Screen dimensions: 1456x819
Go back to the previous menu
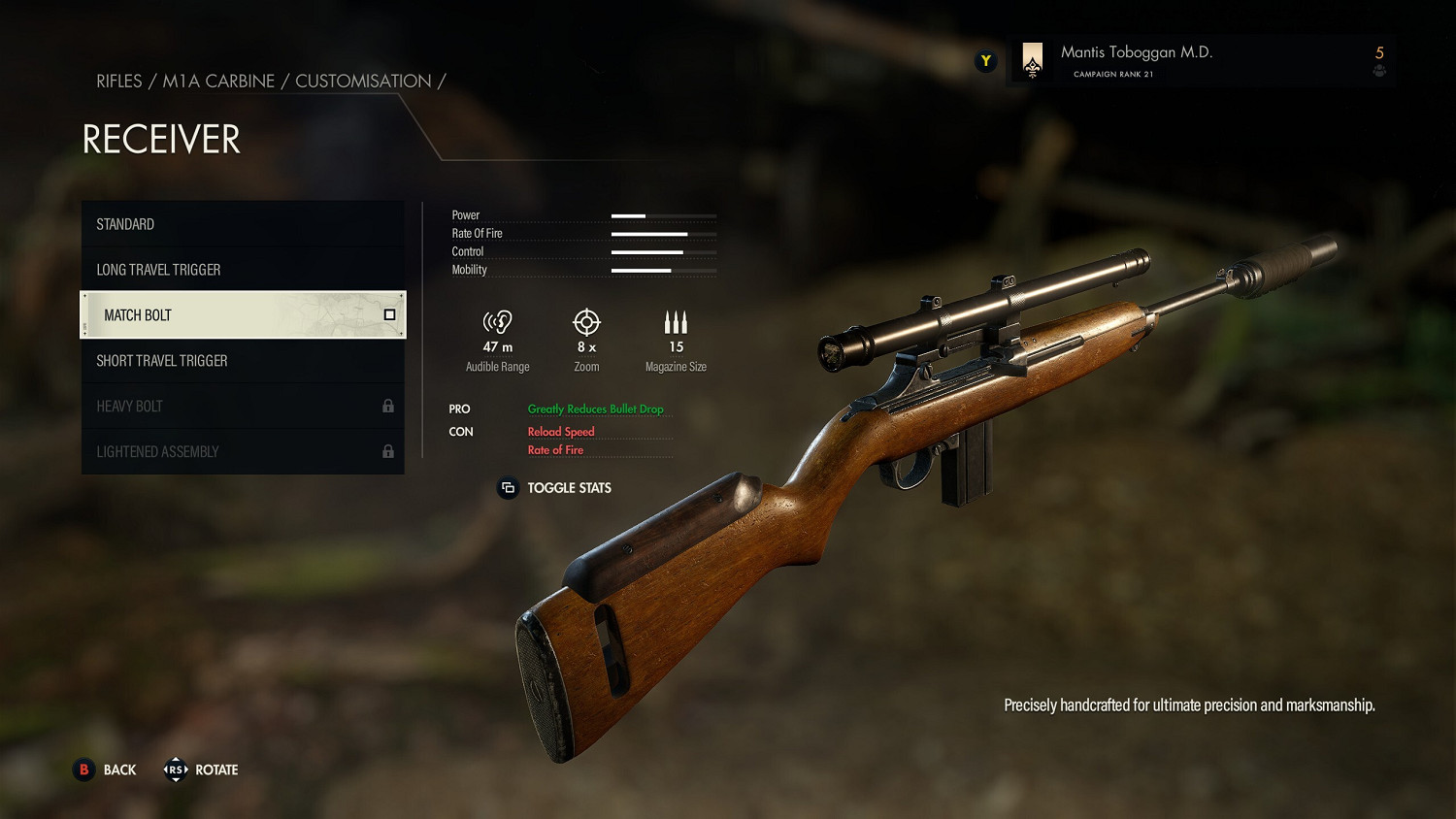[x=106, y=770]
